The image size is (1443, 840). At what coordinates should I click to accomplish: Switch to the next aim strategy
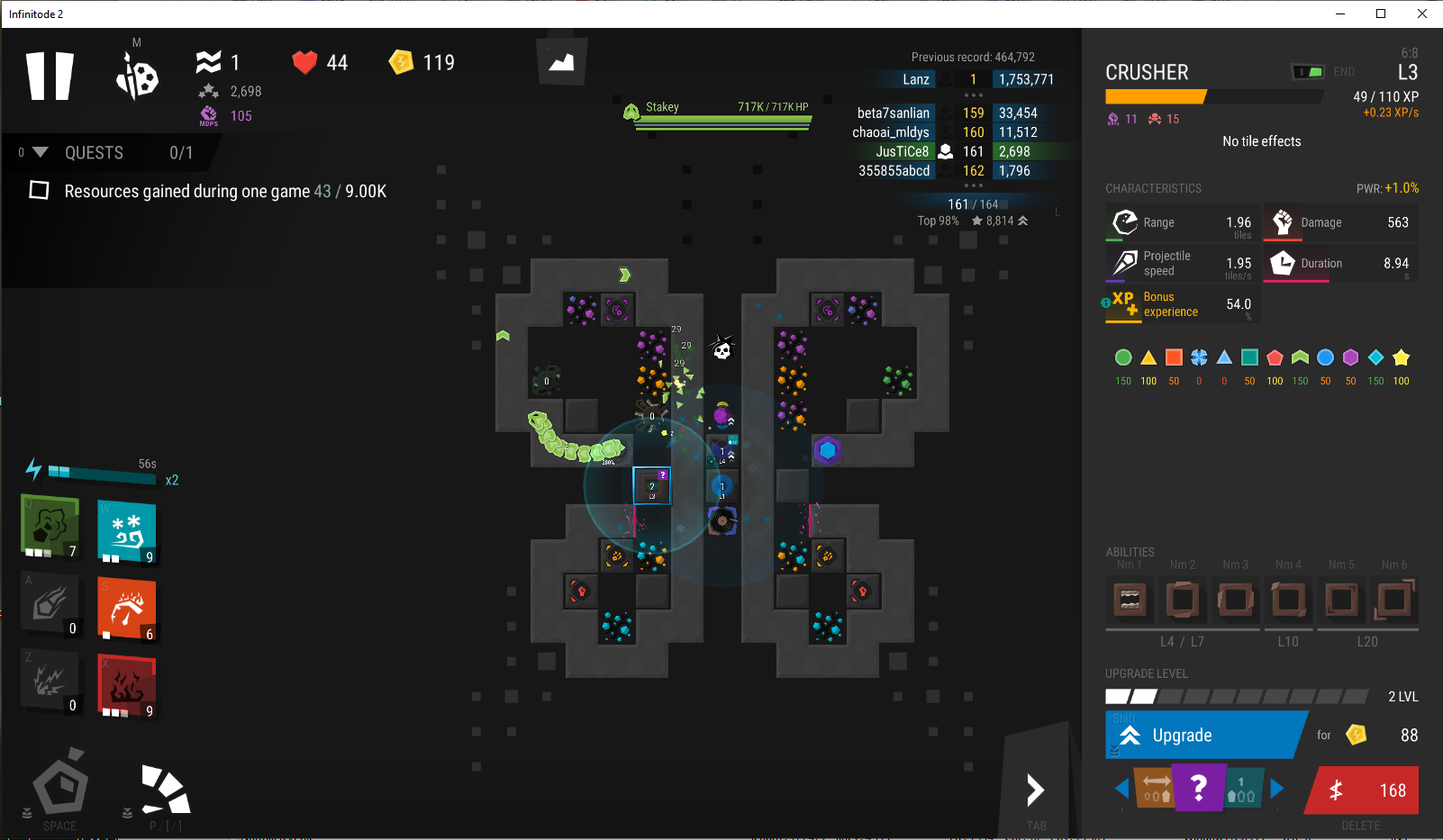pyautogui.click(x=1276, y=789)
